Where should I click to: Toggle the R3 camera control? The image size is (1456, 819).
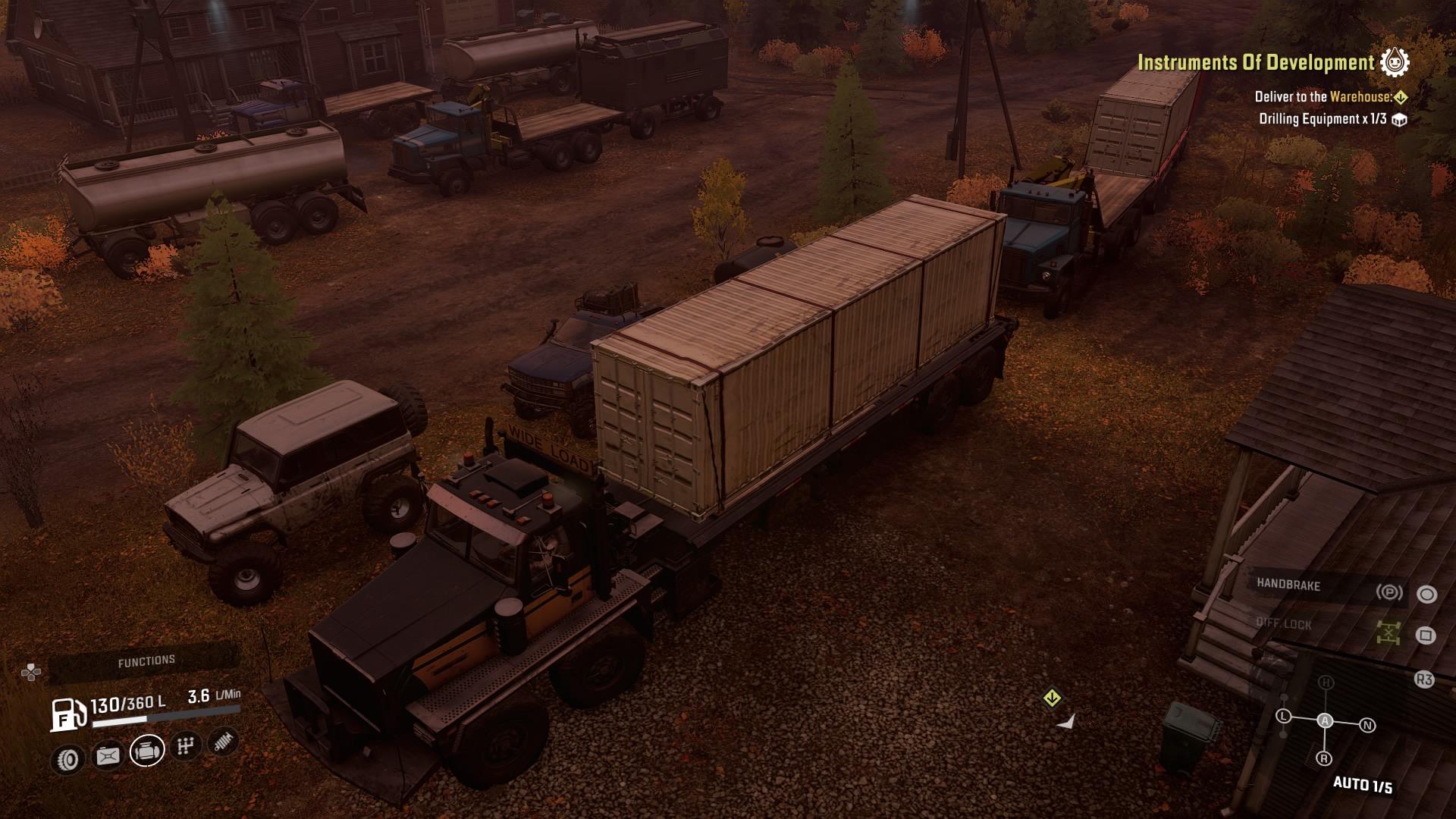(1425, 679)
